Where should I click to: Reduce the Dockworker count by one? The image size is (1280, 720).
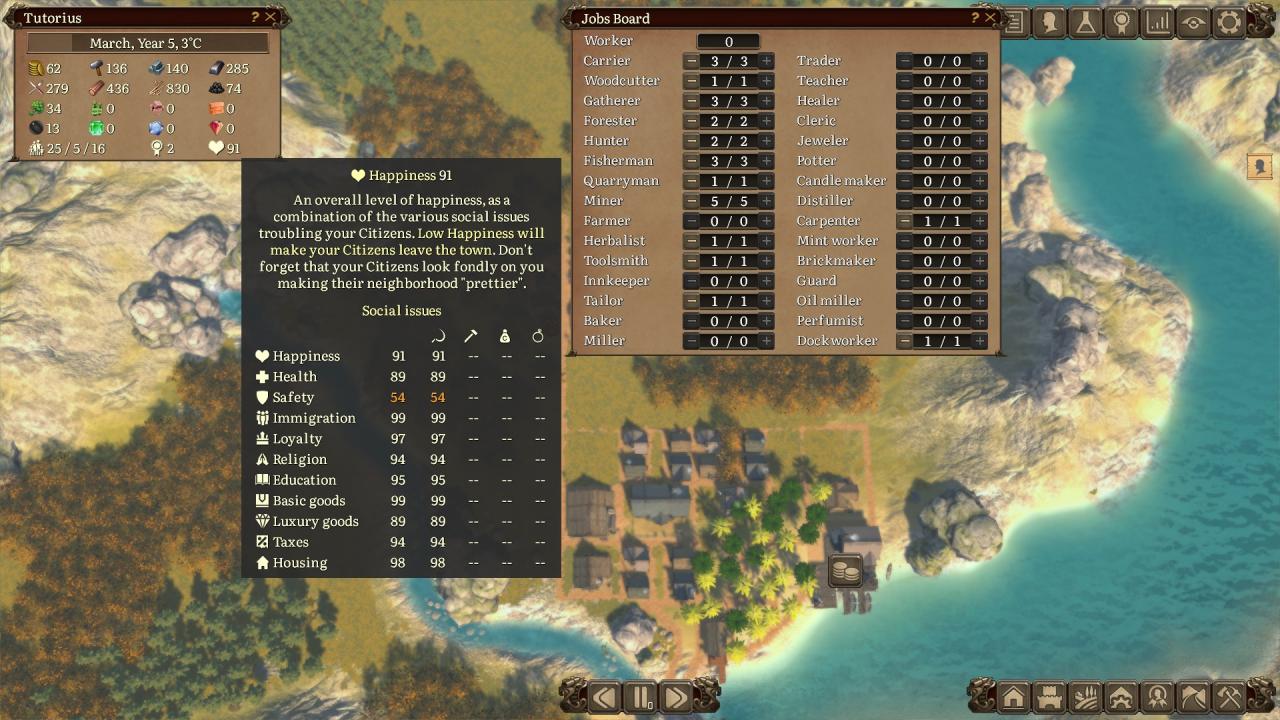(x=905, y=341)
